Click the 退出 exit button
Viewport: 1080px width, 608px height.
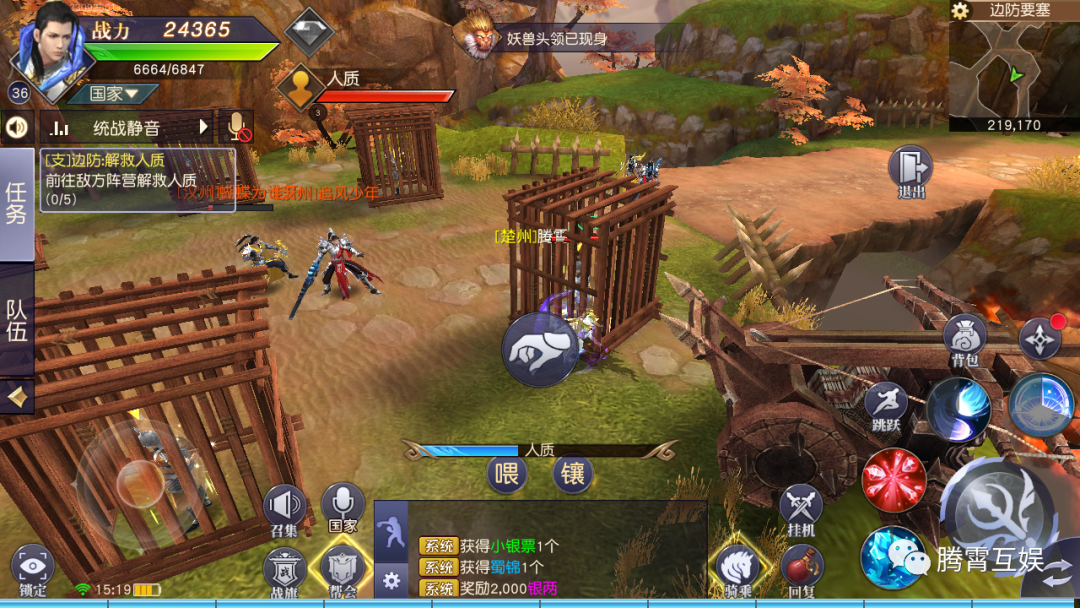pyautogui.click(x=911, y=170)
